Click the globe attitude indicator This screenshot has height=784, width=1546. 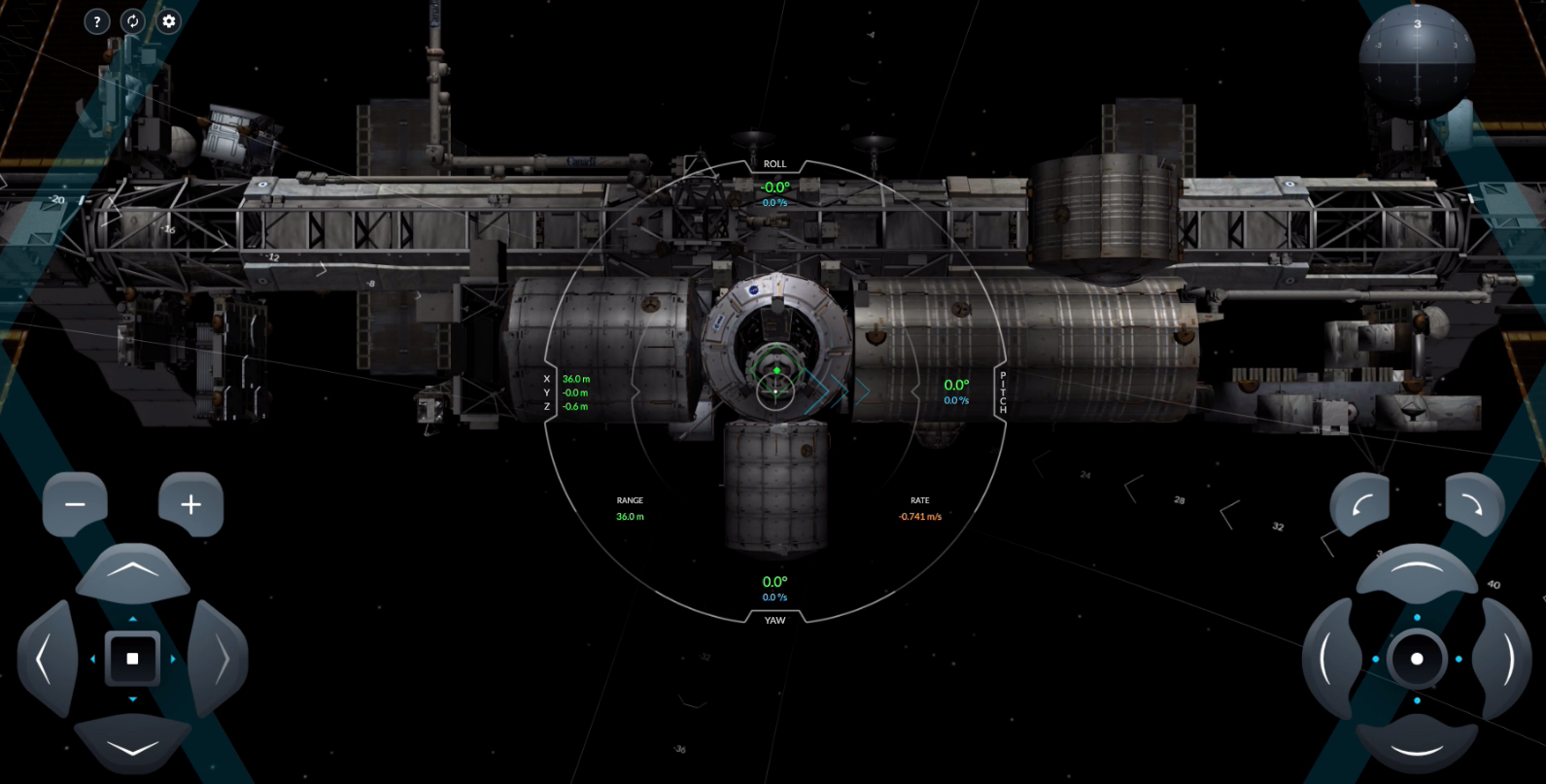1417,60
